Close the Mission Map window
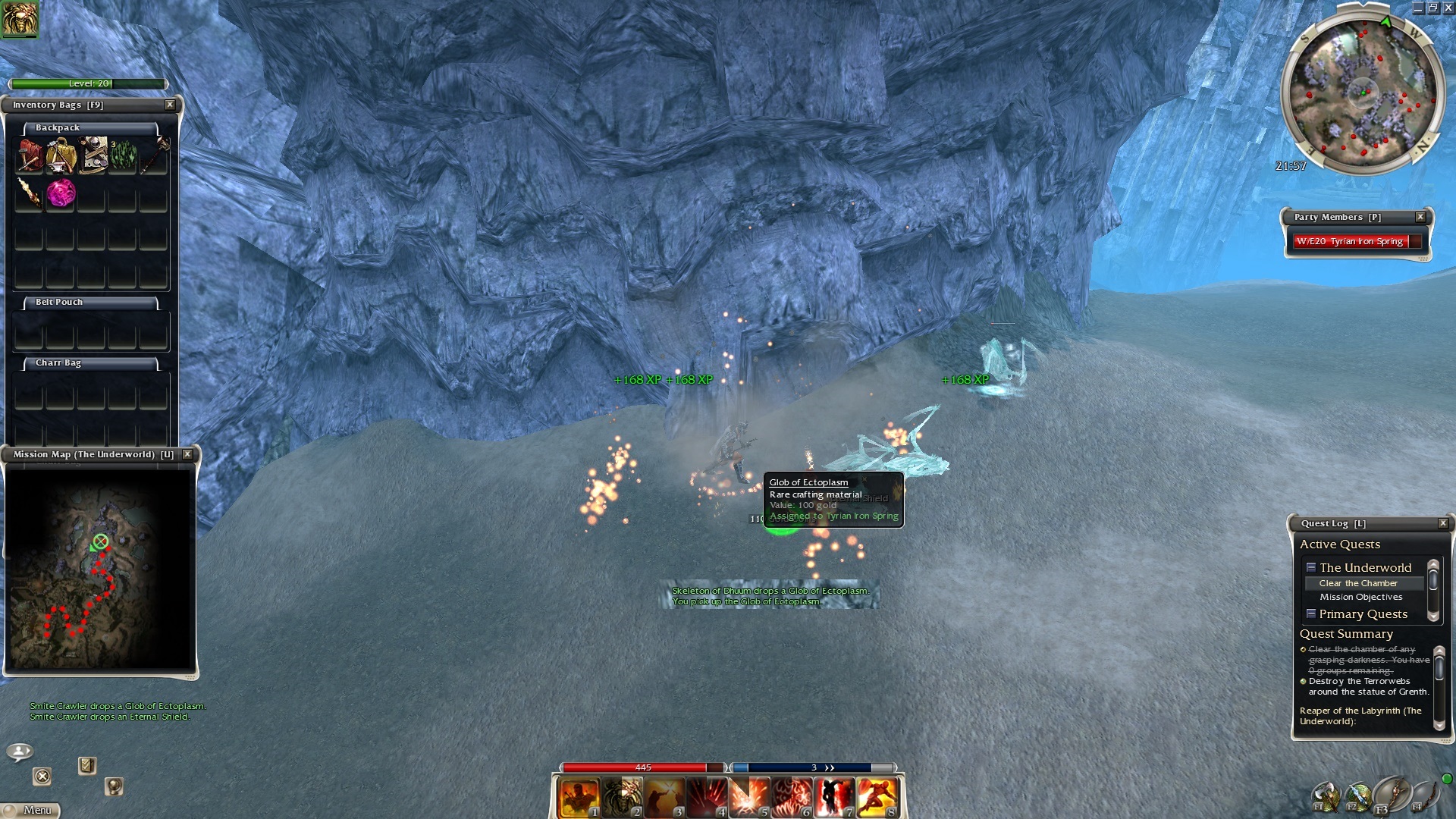The image size is (1456, 819). click(187, 454)
